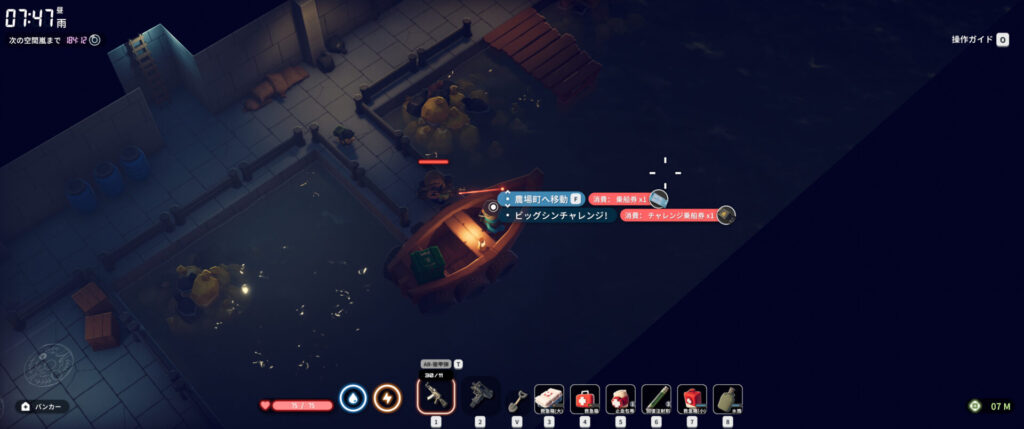Select the green syringe item slot
This screenshot has height=429, width=1024.
click(656, 399)
